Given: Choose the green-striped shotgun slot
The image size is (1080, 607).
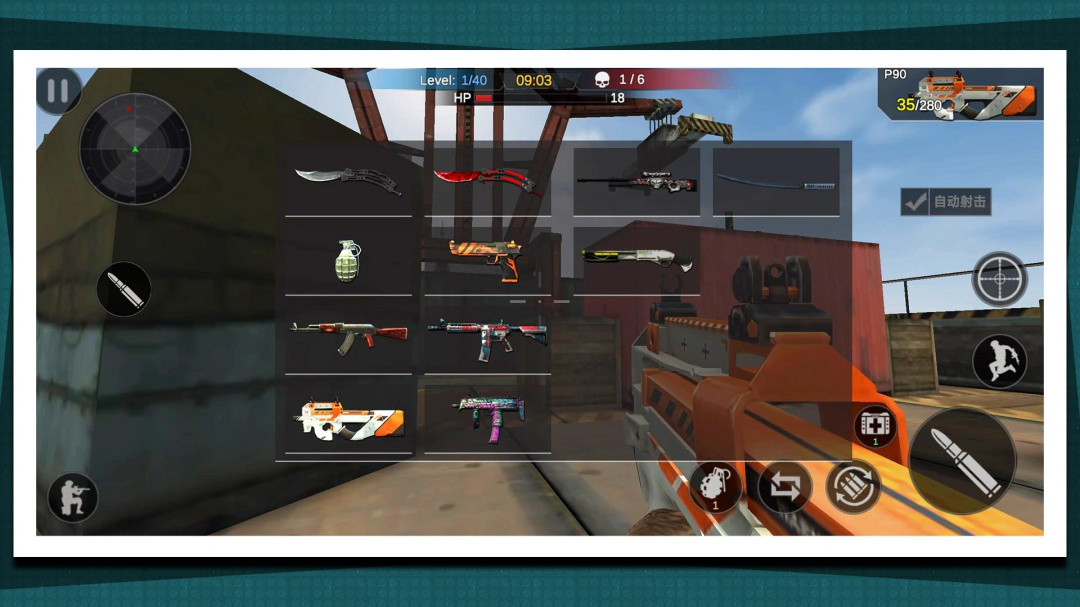Looking at the screenshot, I should click(x=636, y=260).
